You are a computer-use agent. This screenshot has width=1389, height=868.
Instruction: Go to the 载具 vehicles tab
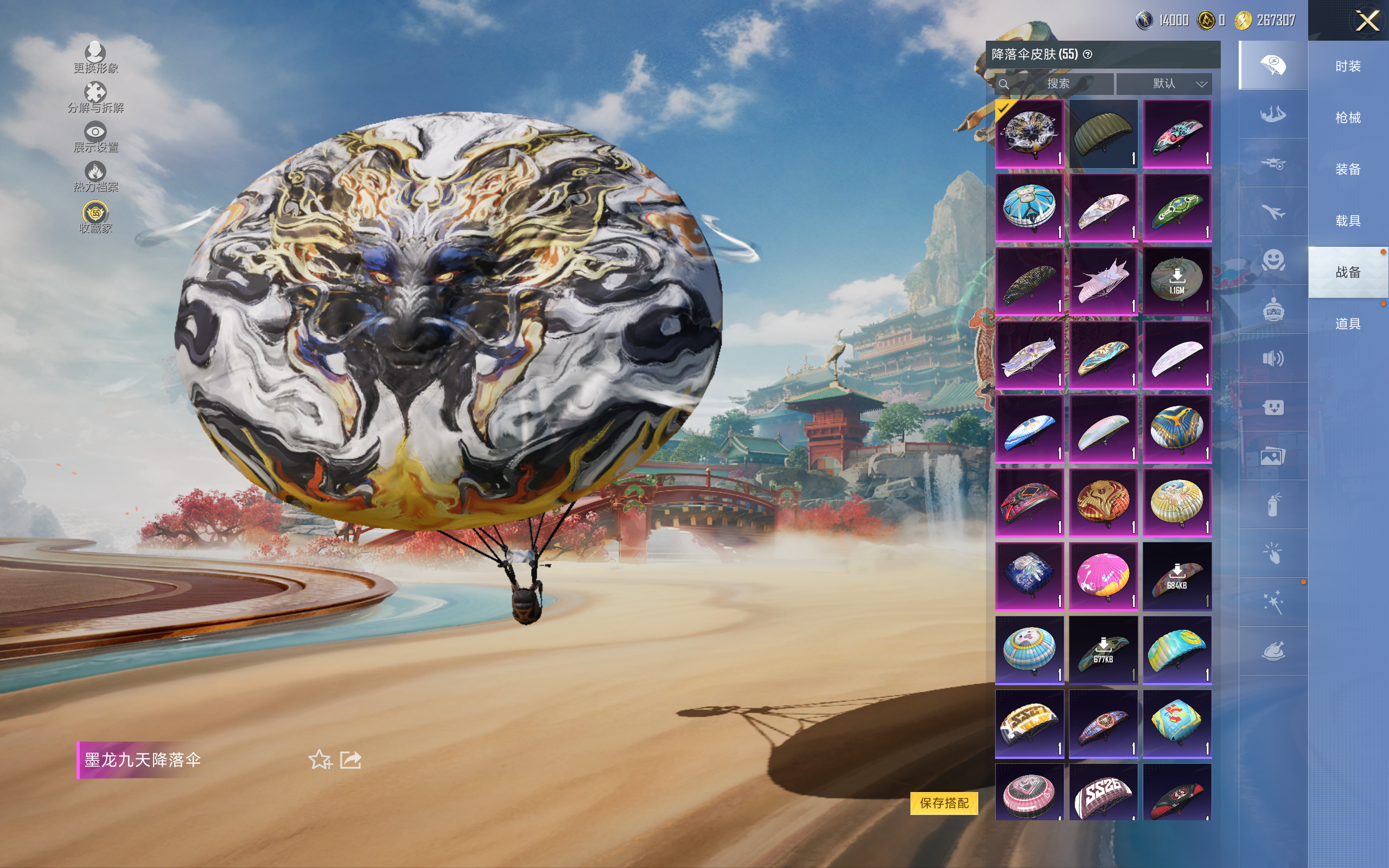tap(1348, 221)
